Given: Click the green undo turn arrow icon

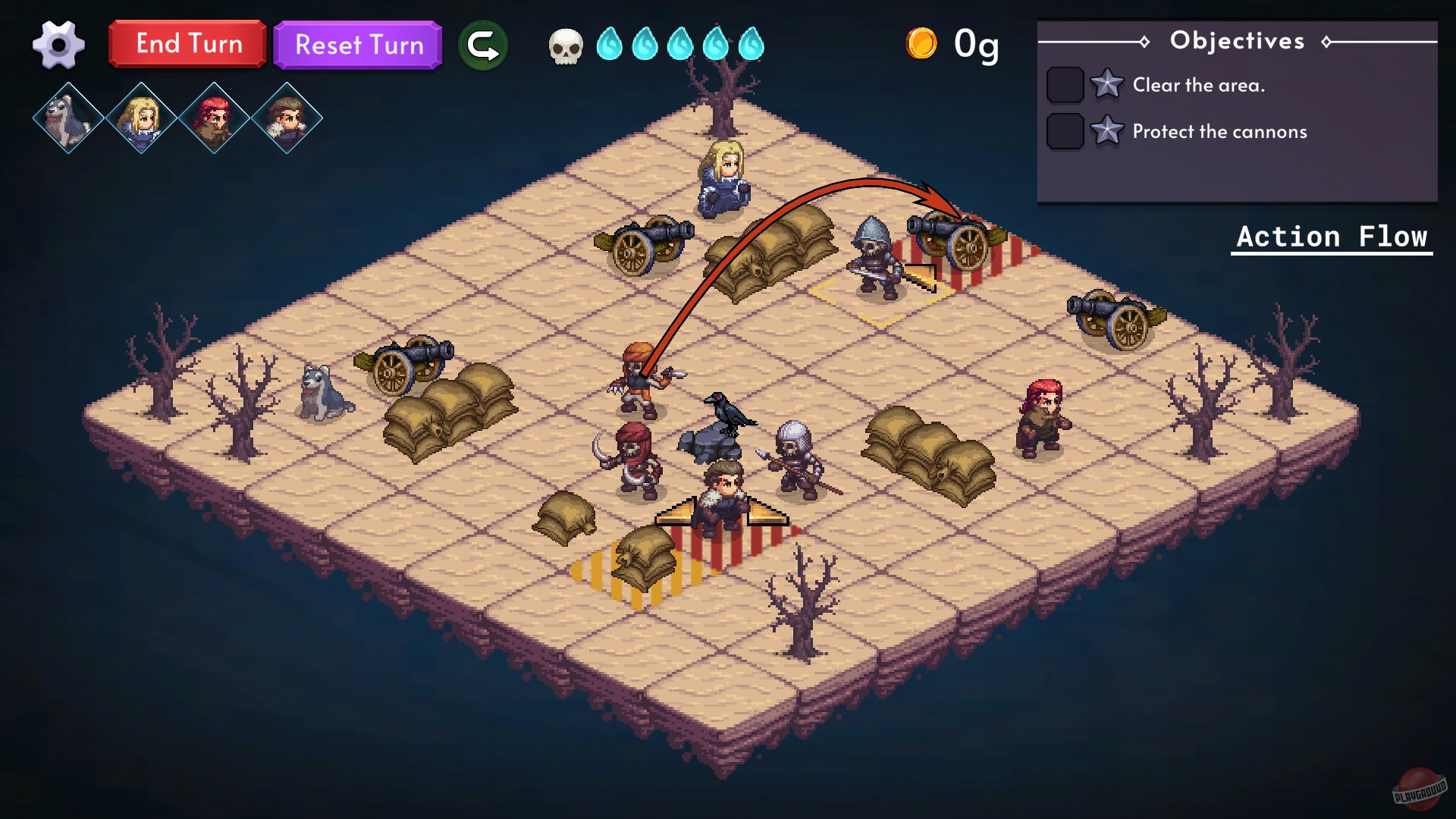Looking at the screenshot, I should [x=483, y=45].
